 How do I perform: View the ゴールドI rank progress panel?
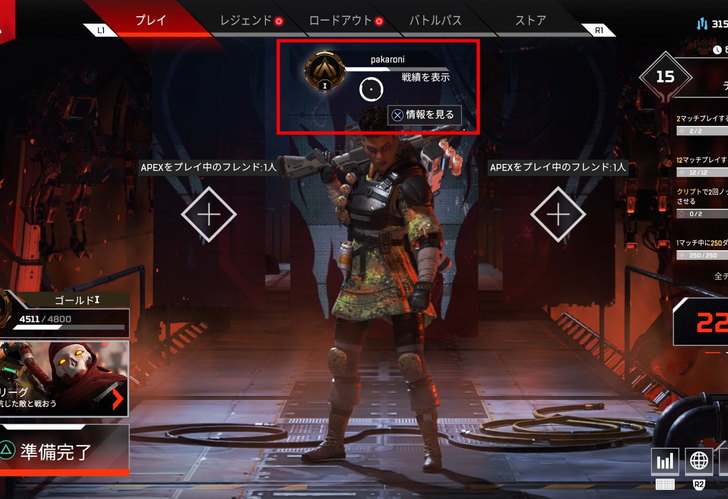tap(65, 312)
